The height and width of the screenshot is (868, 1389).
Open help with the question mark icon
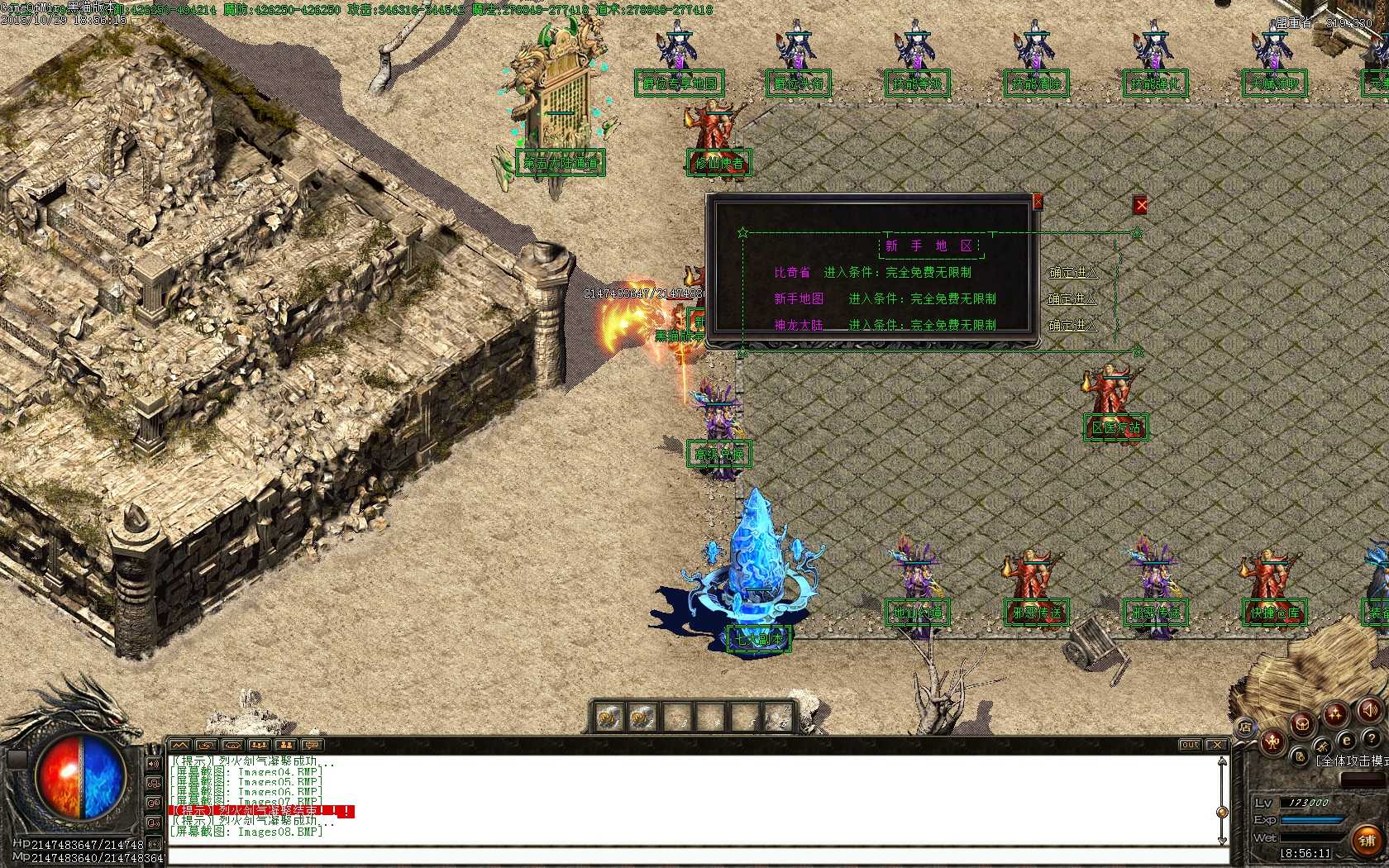coord(1372,738)
